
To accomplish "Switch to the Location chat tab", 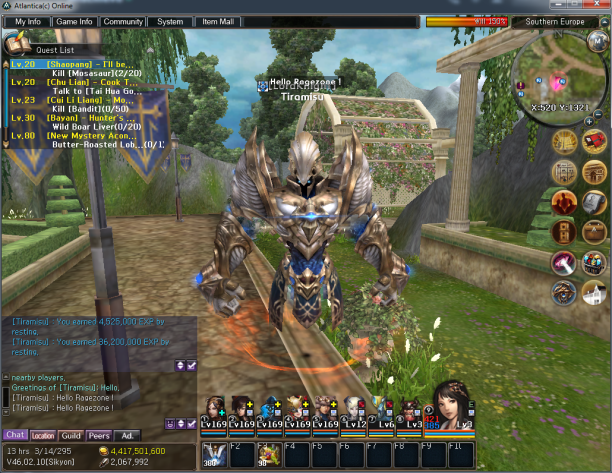I will click(x=43, y=435).
